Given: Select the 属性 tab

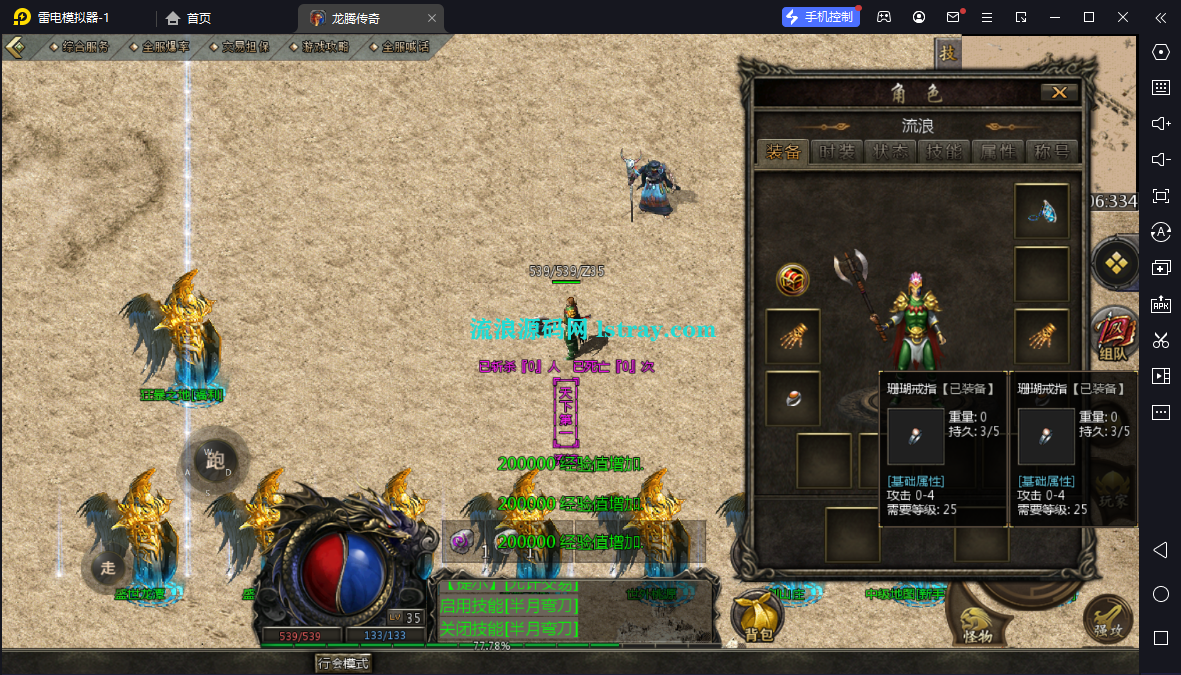Looking at the screenshot, I should click(x=998, y=152).
